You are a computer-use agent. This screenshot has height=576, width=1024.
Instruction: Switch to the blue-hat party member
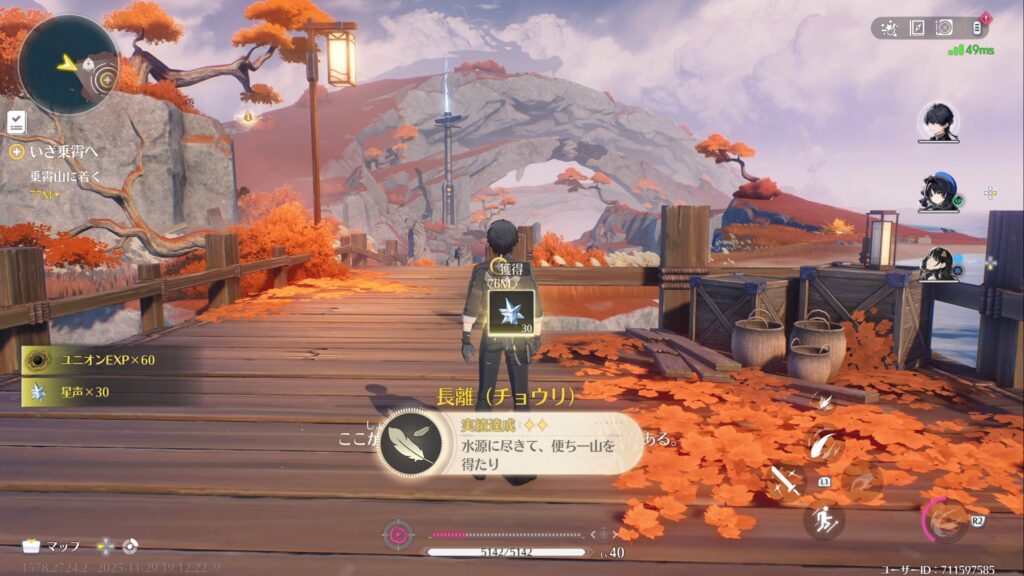[x=937, y=194]
